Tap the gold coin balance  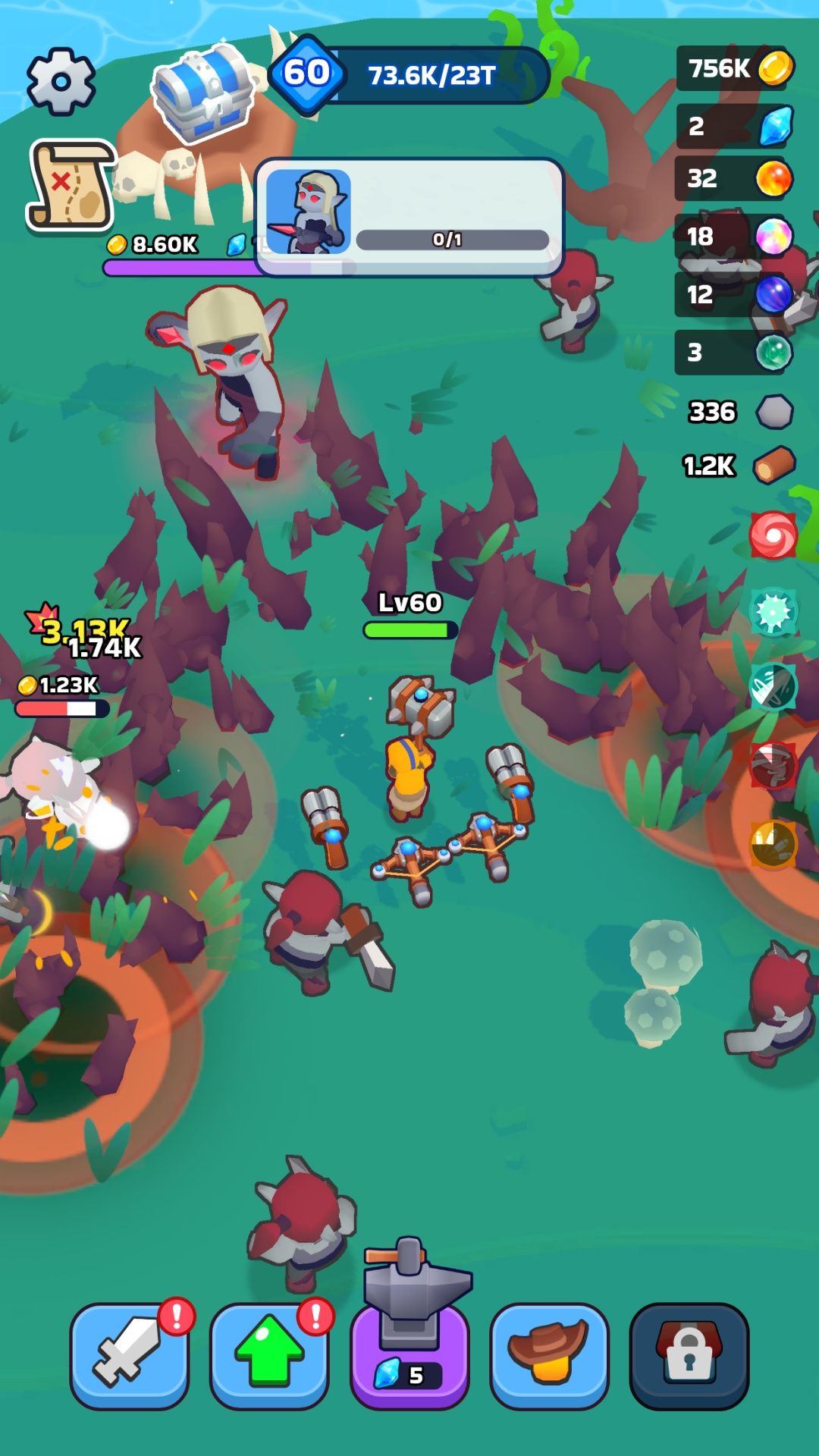(735, 68)
